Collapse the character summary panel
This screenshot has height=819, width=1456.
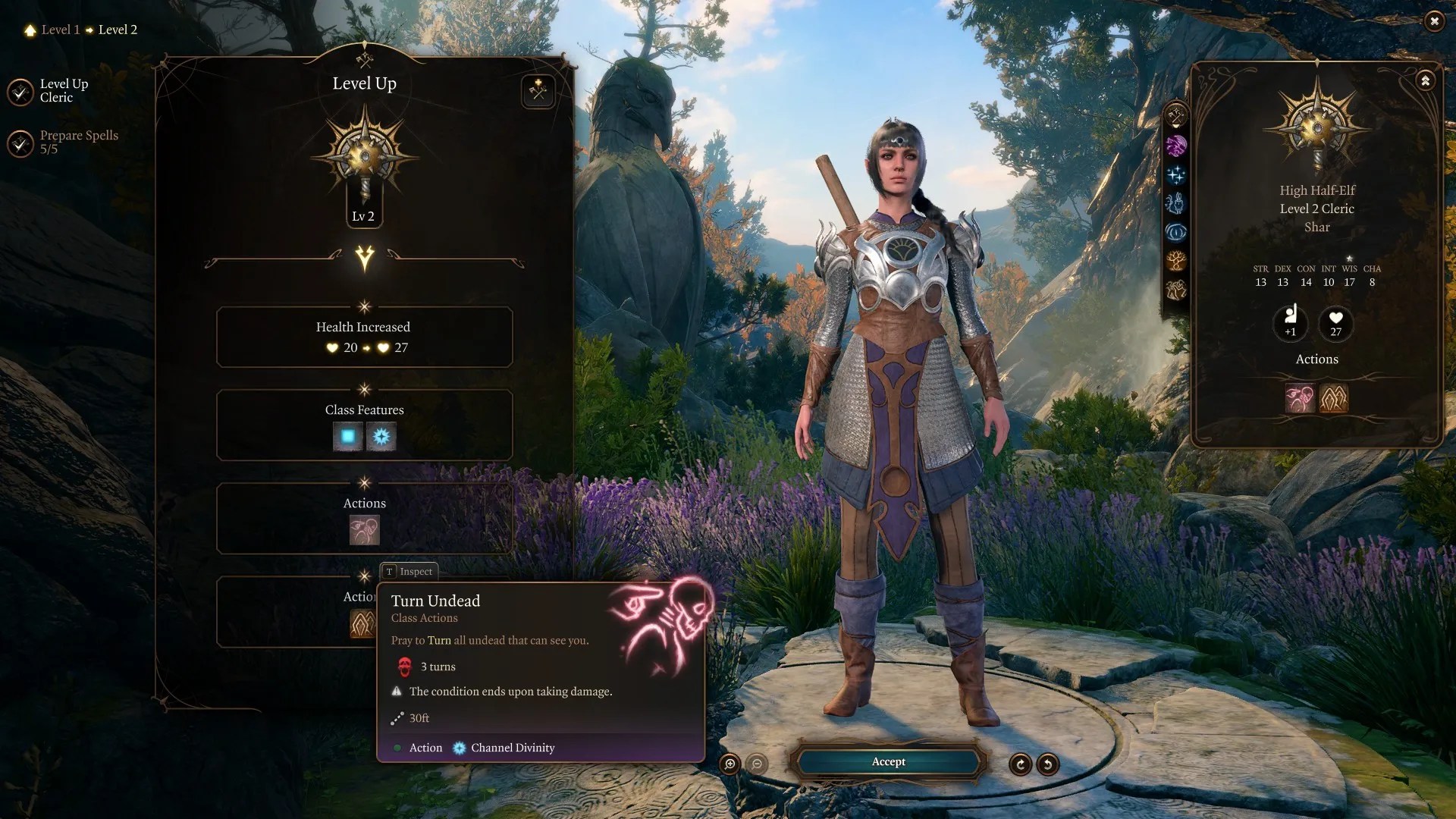pos(1425,80)
